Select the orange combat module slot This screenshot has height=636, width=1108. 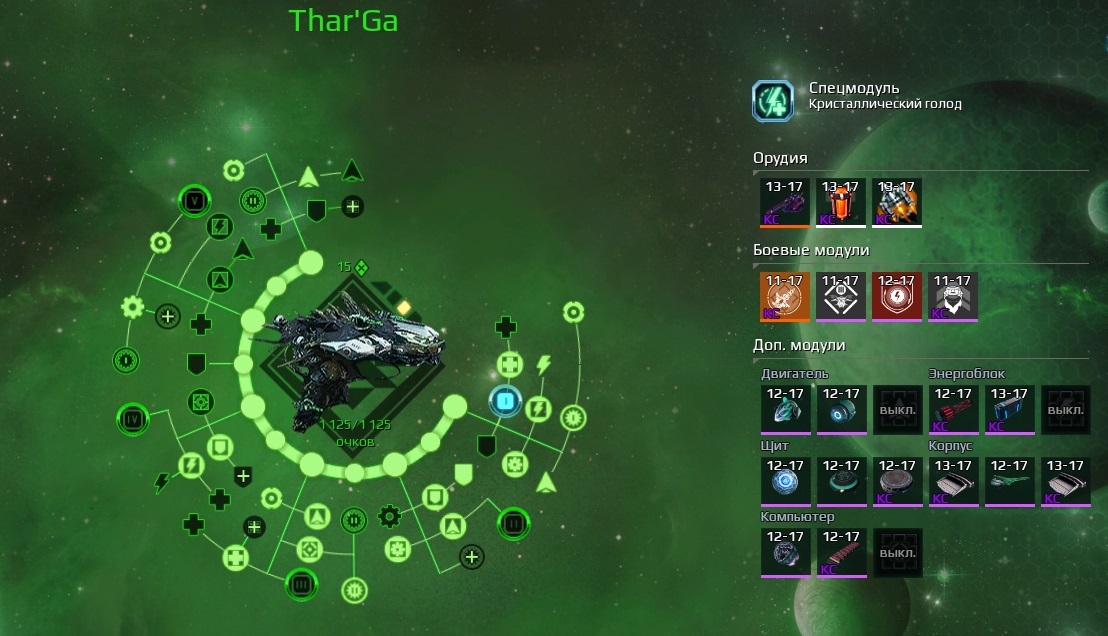(x=785, y=297)
